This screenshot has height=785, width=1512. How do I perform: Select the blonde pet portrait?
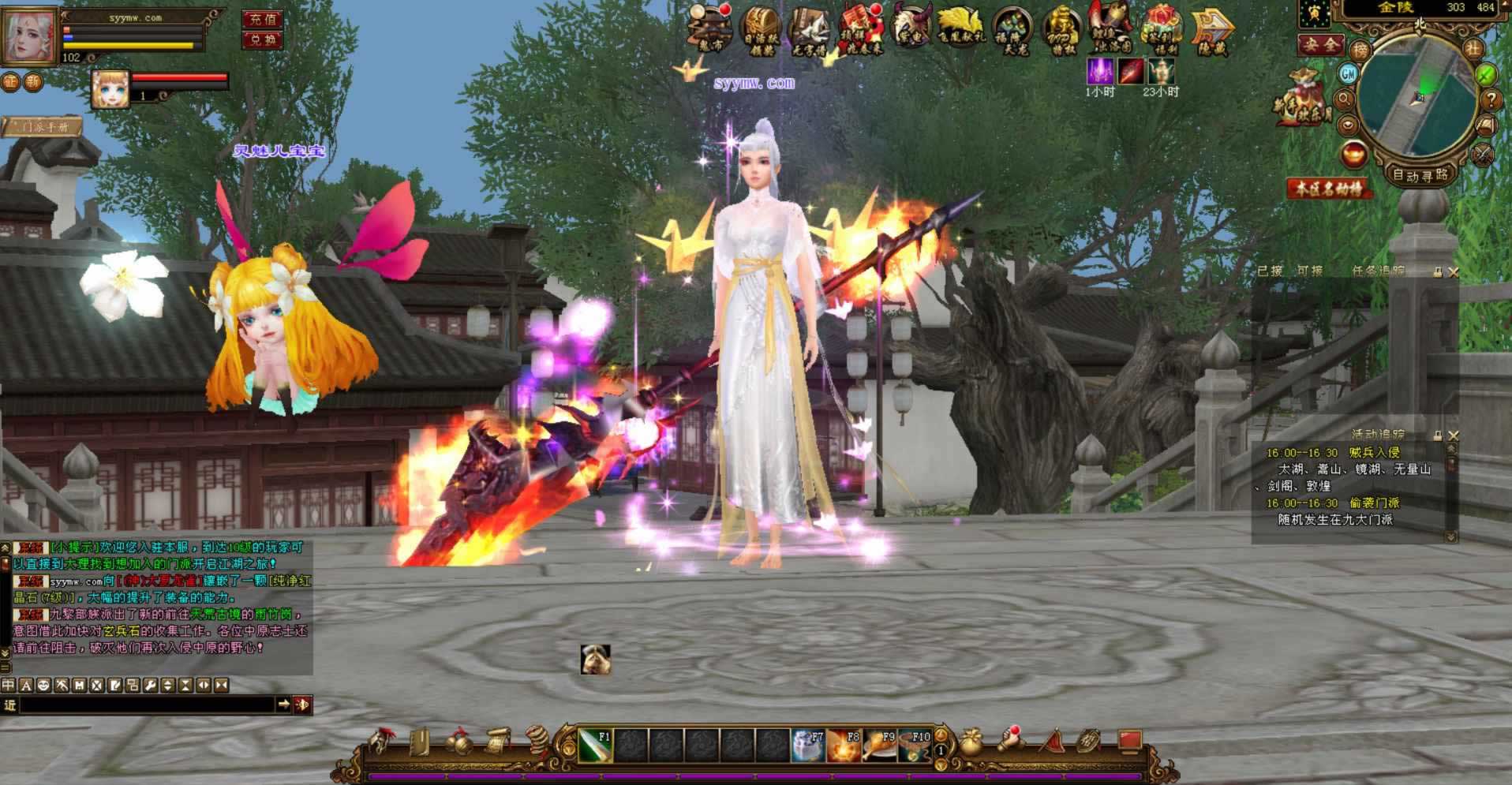click(x=110, y=88)
